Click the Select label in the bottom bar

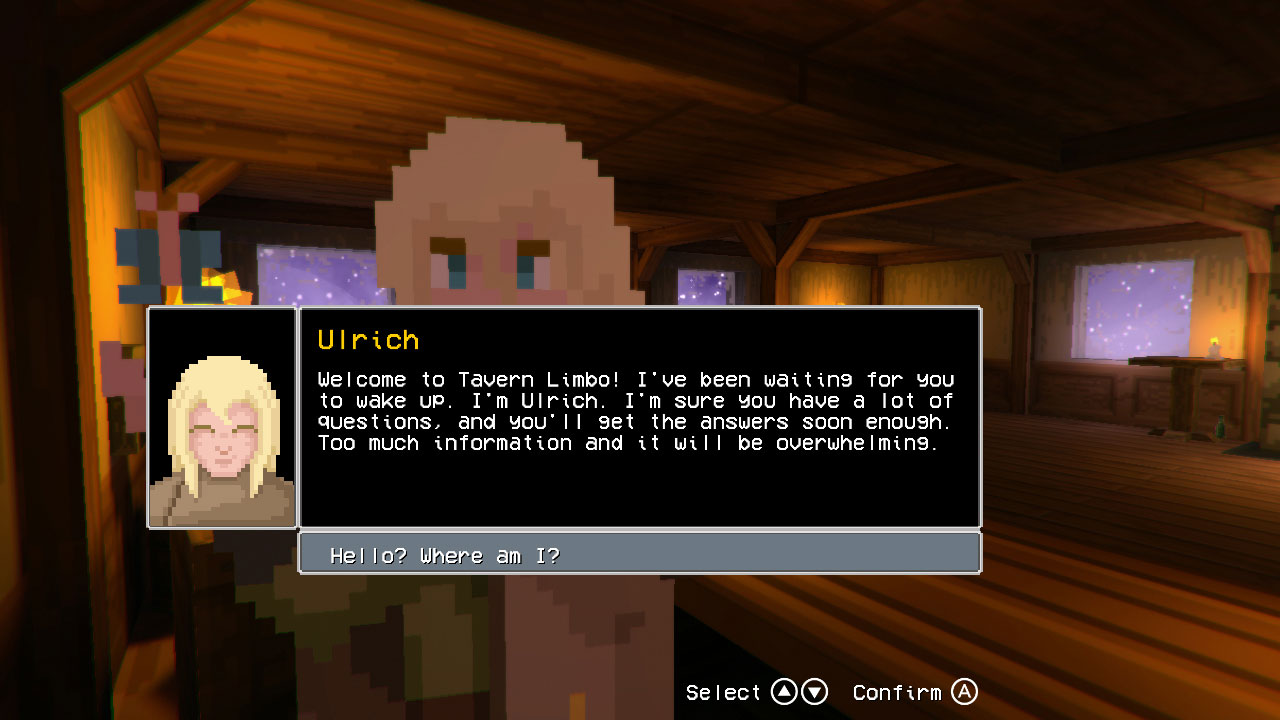point(723,691)
